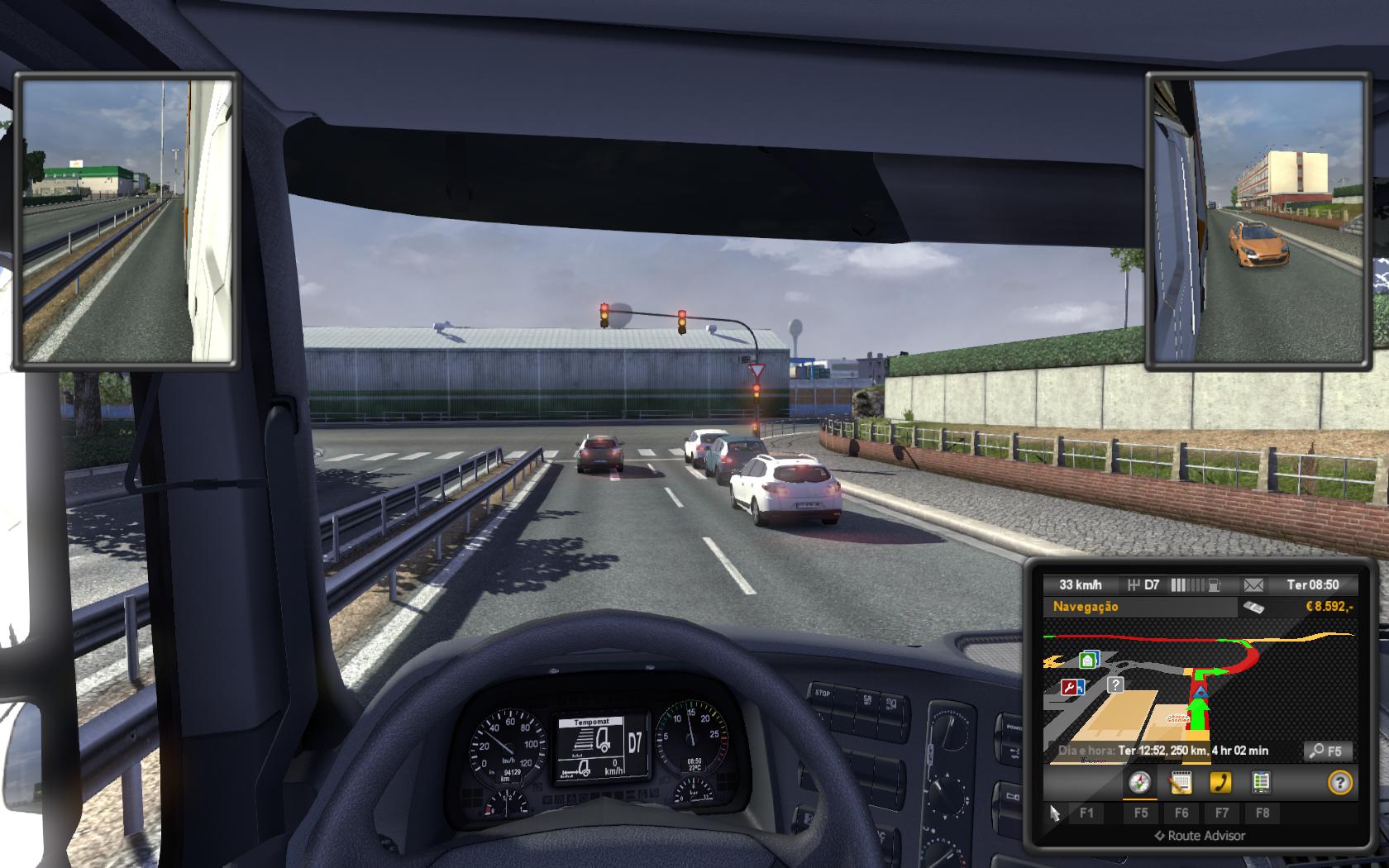Screen dimensions: 1389x868
Task: Open the navigation compass tab
Action: pos(1140,782)
